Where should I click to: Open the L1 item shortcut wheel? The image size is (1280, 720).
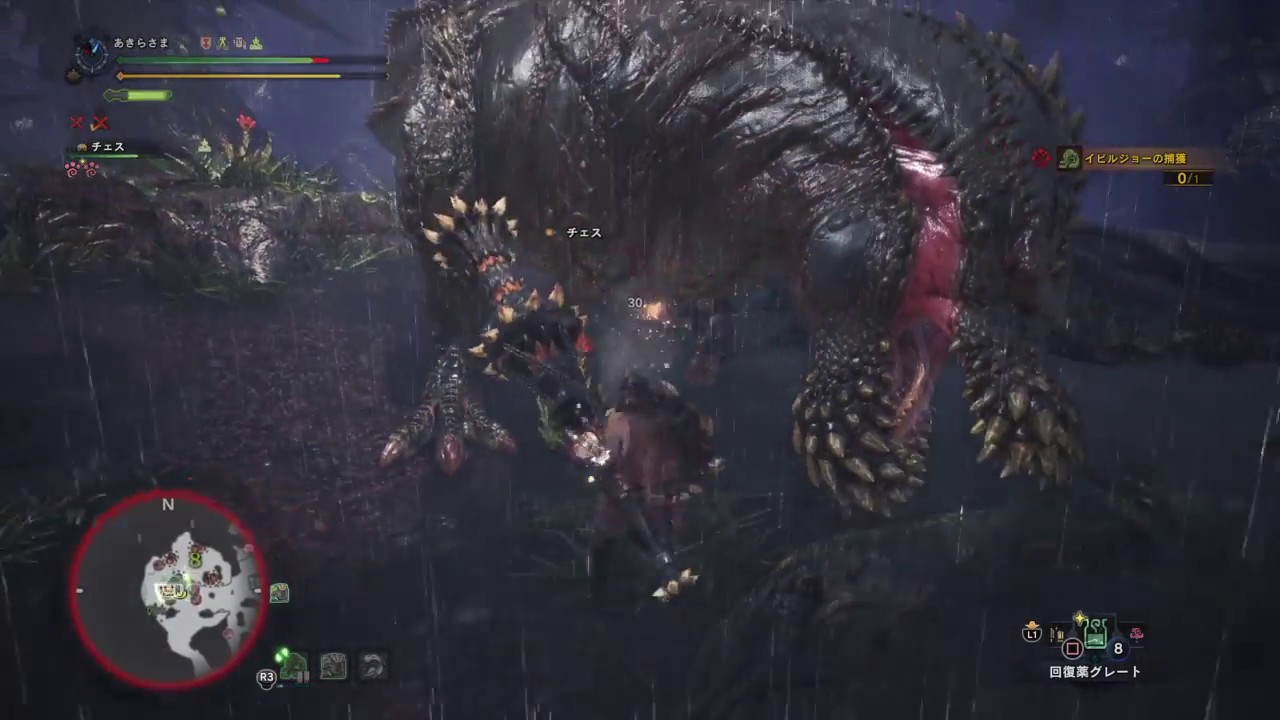click(x=1032, y=633)
